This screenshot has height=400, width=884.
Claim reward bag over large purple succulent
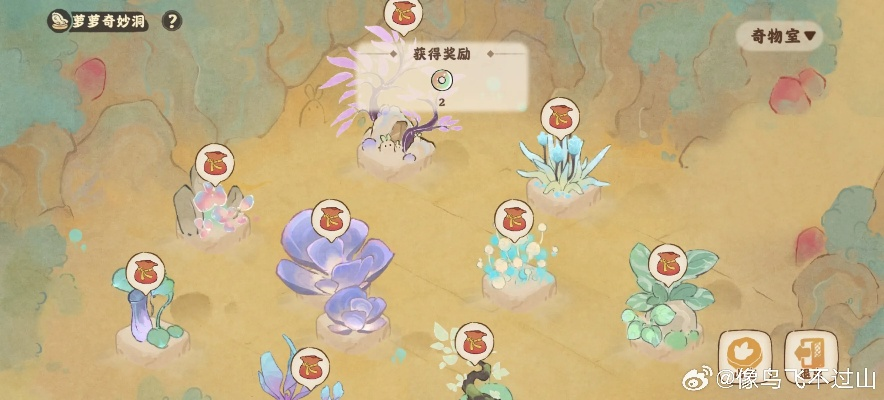point(332,218)
